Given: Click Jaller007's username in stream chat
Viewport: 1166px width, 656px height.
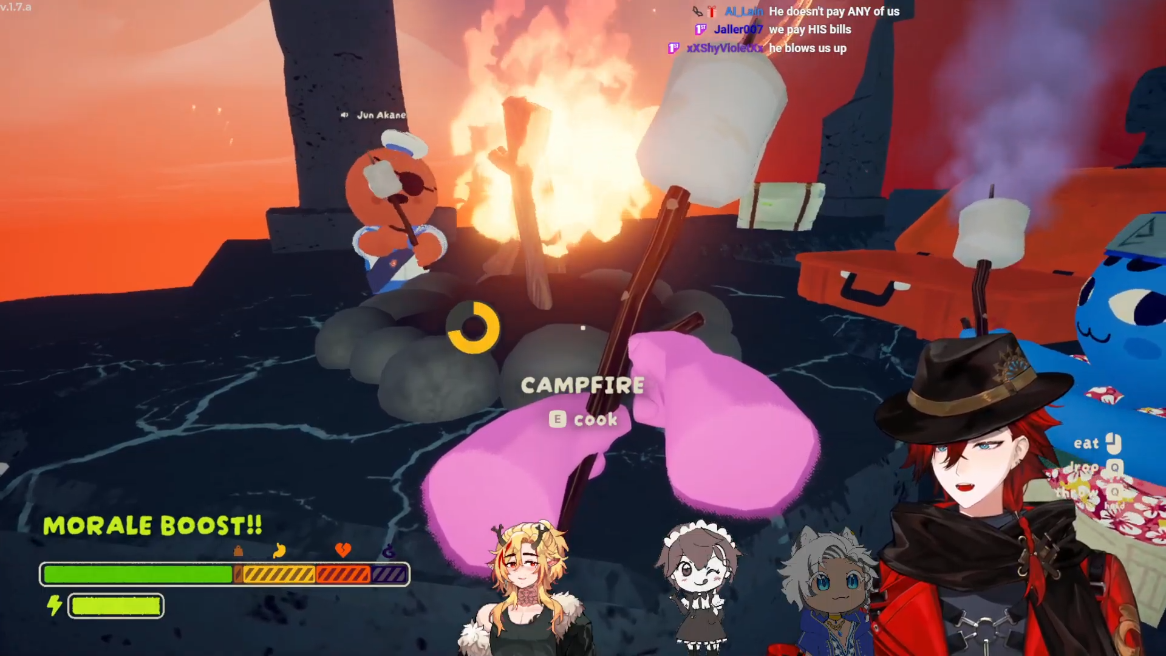Looking at the screenshot, I should tap(738, 30).
